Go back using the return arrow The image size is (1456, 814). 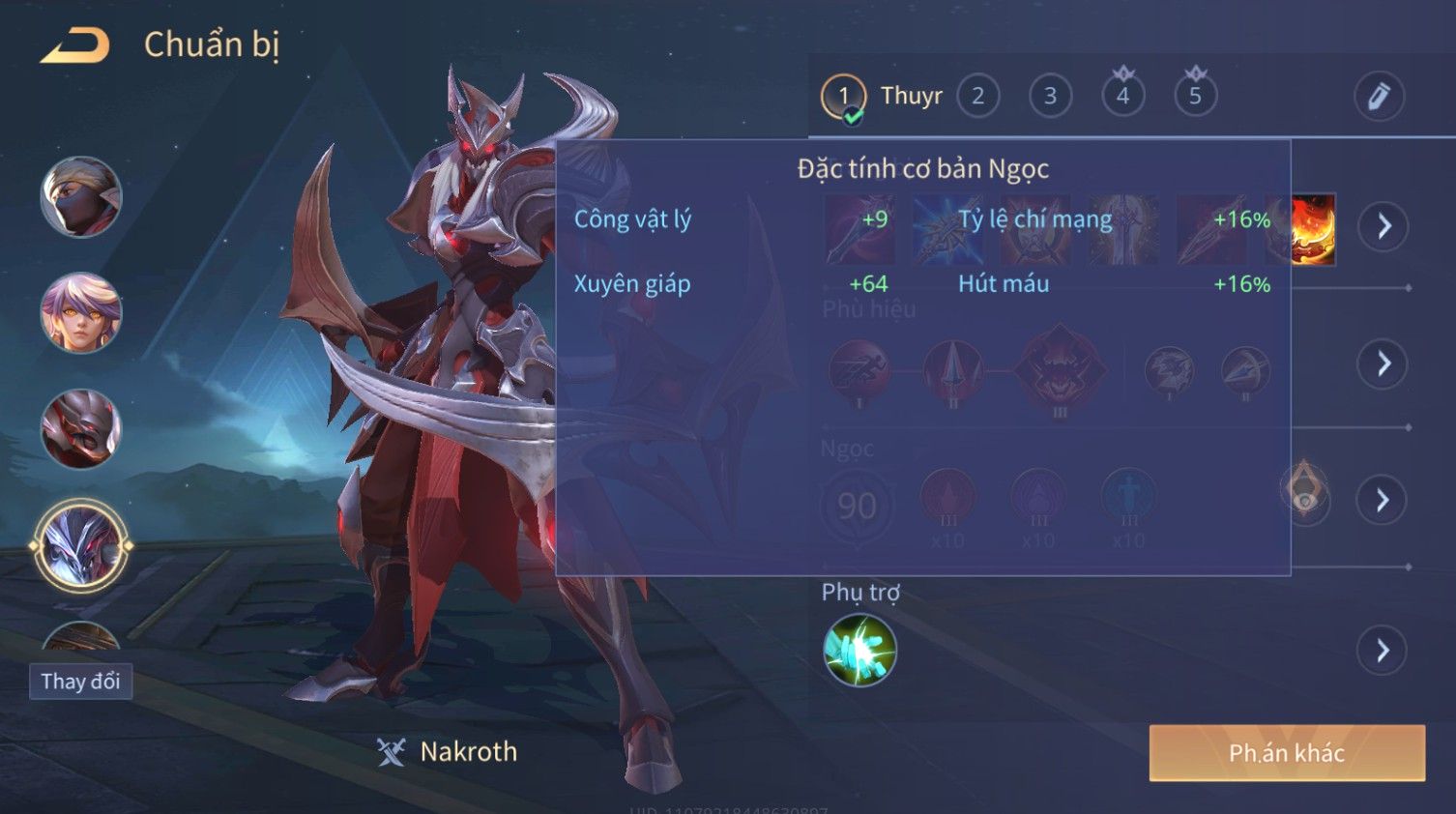tap(74, 45)
